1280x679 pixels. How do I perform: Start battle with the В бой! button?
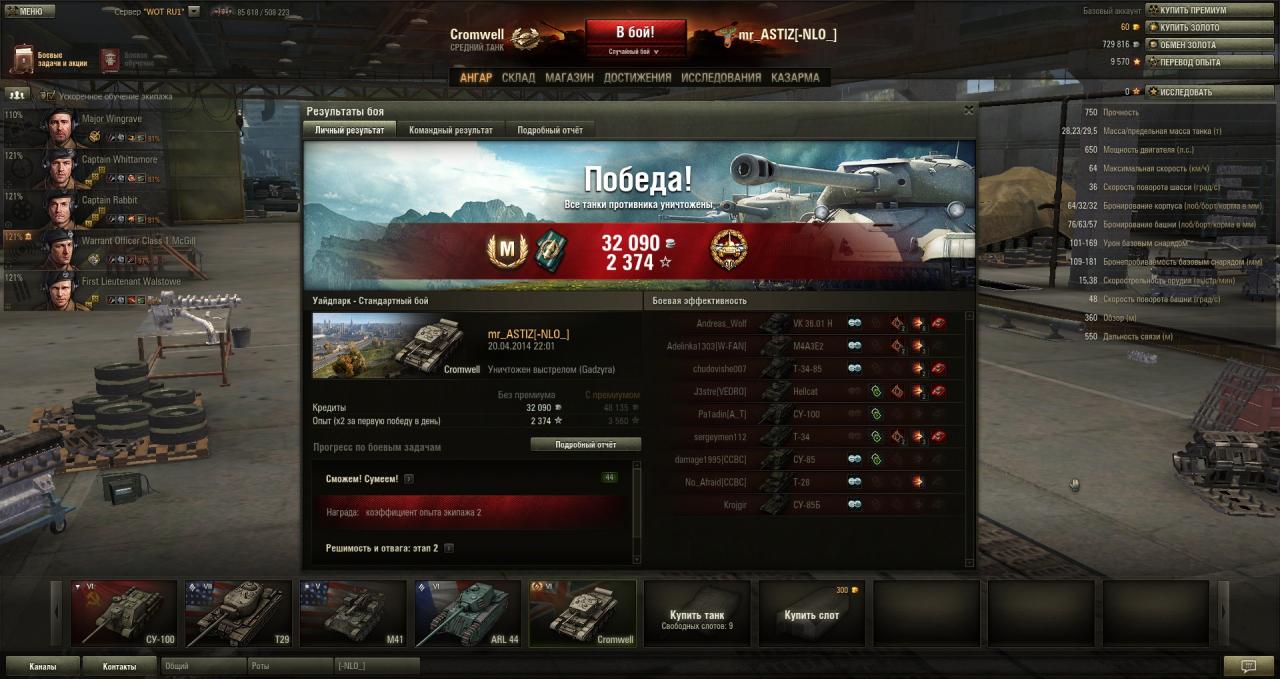[x=635, y=32]
